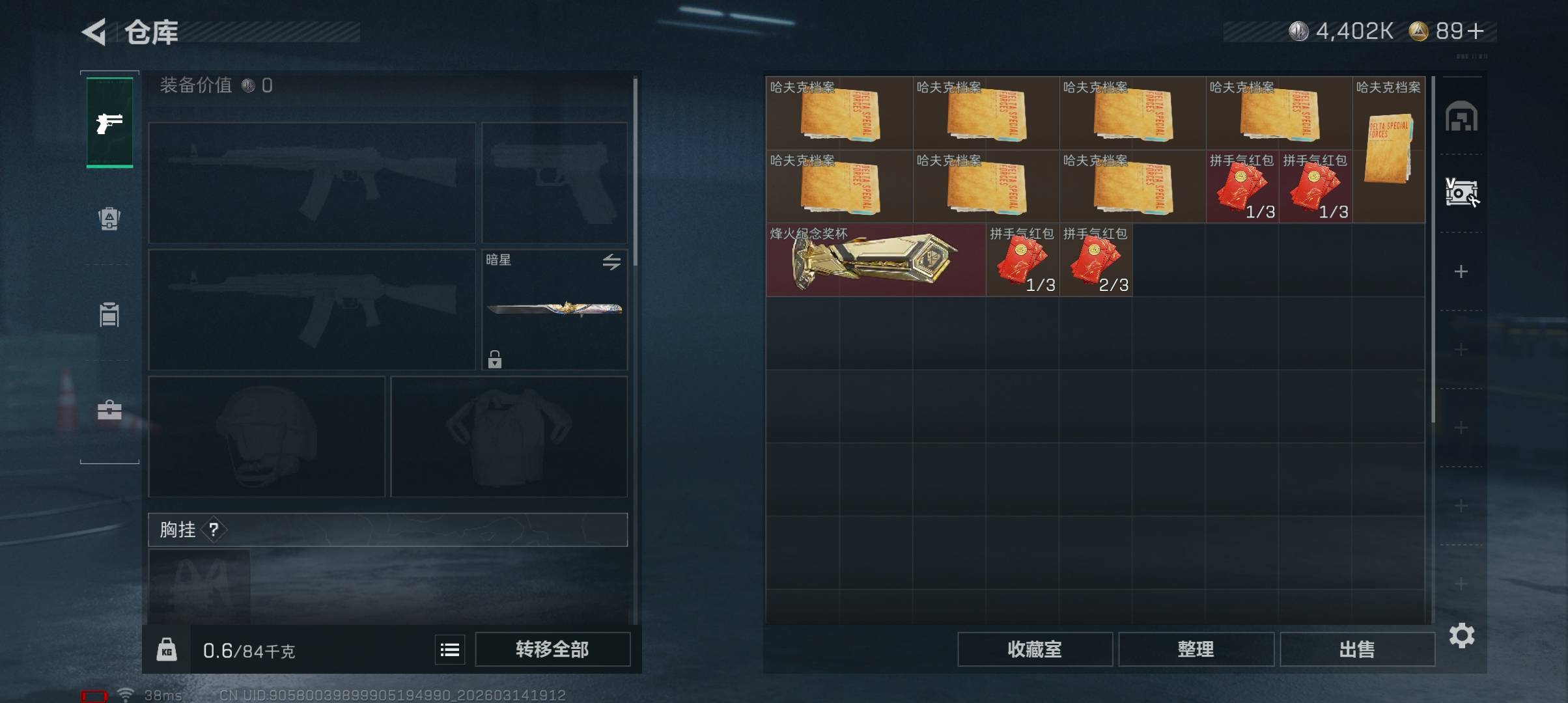Swap the 暗星 melee weapon
Viewport: 1568px width, 703px height.
point(611,262)
